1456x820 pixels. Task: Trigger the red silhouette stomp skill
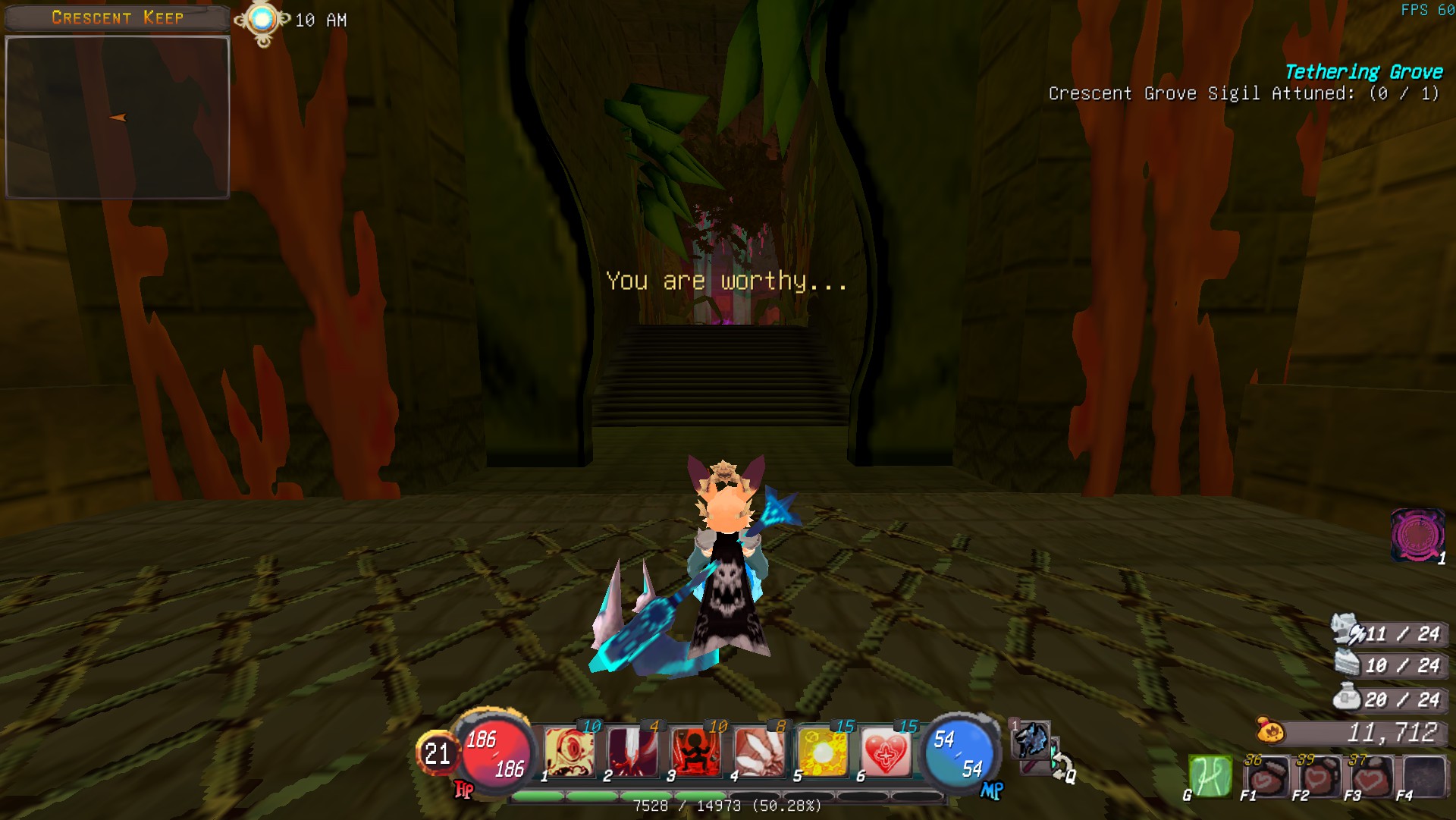pos(695,752)
